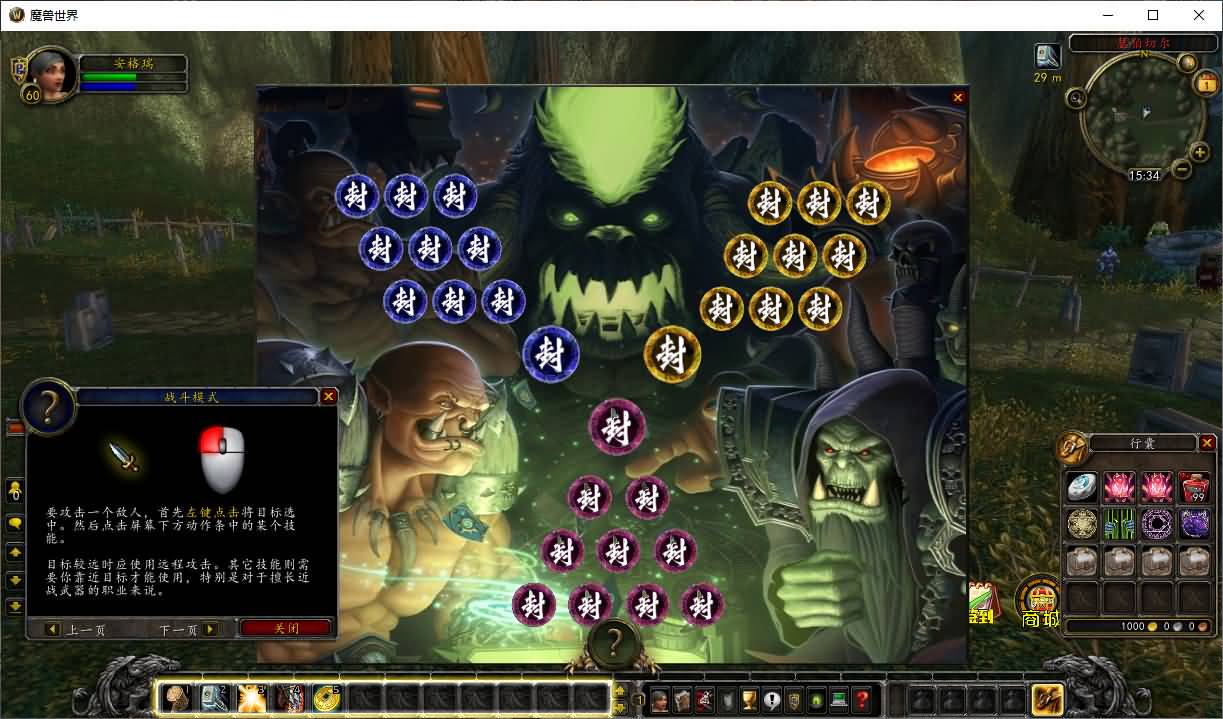
Task: Zoom out on the minimap
Action: tap(1182, 168)
